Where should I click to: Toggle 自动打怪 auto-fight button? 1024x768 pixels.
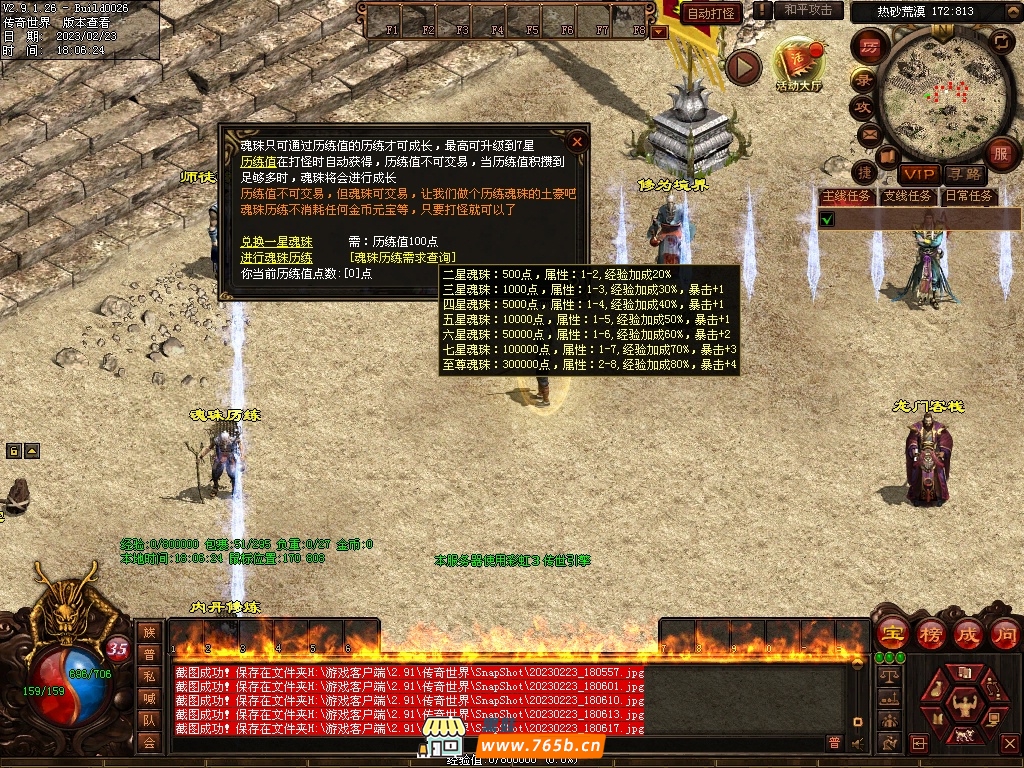coord(711,13)
